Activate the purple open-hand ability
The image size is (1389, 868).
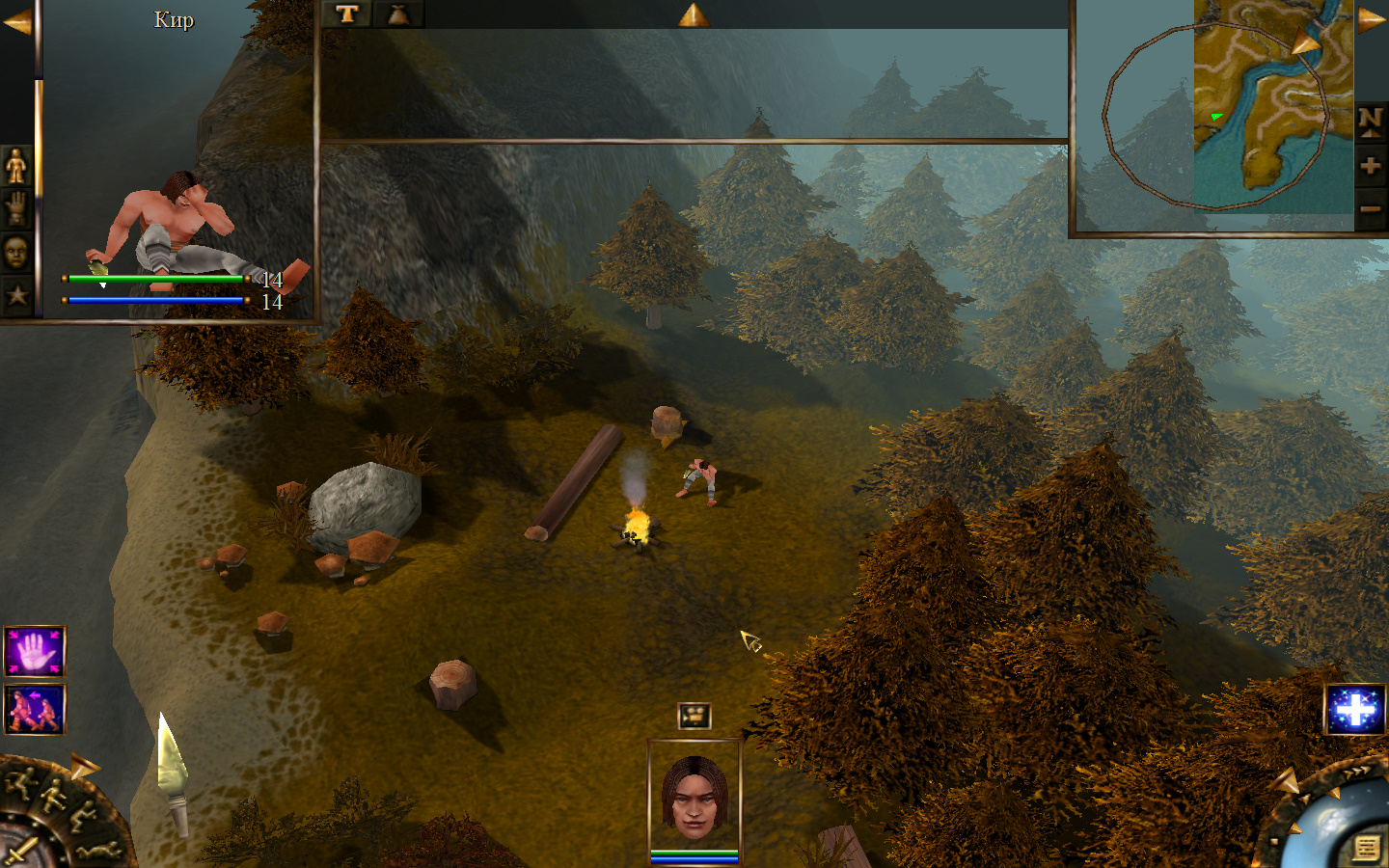point(35,652)
